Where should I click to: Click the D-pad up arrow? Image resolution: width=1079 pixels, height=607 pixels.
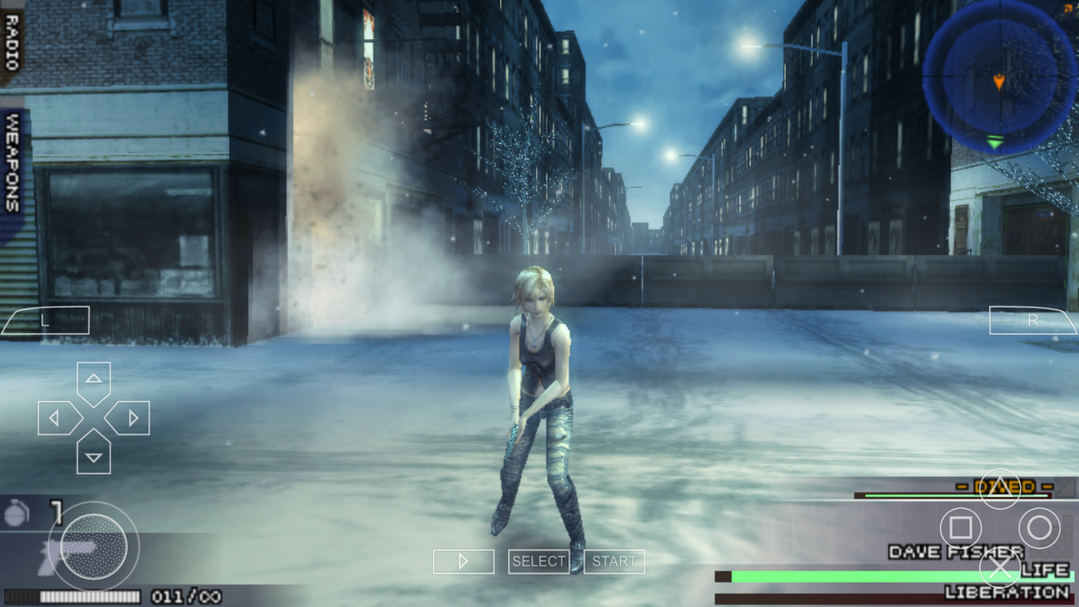coord(93,379)
